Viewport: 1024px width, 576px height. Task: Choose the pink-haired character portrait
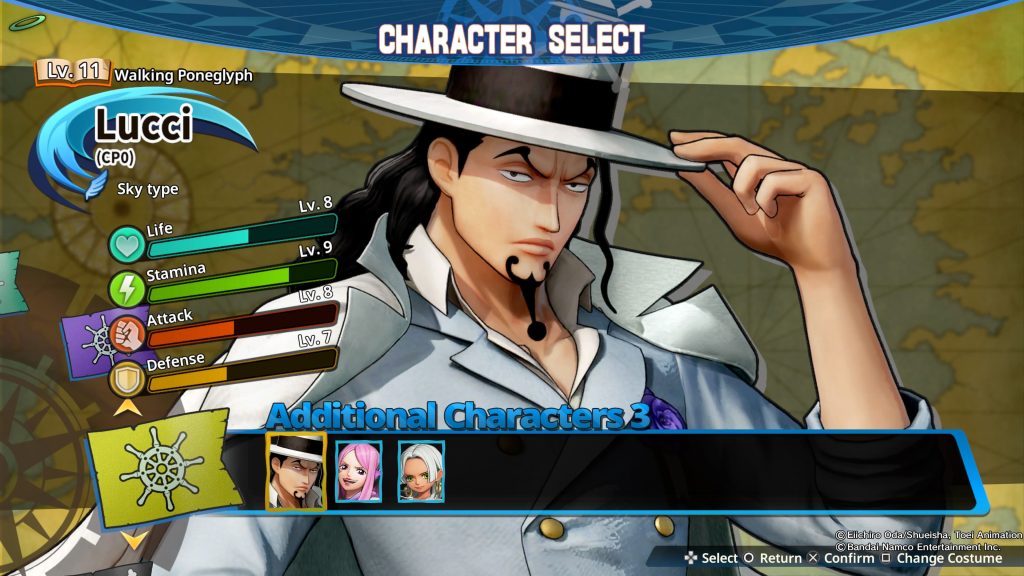point(358,471)
